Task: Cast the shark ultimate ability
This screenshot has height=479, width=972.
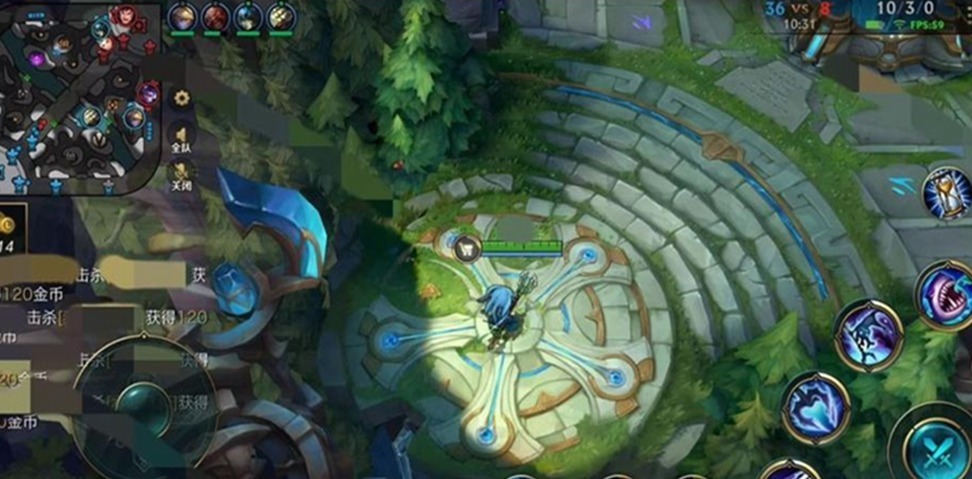Action: pyautogui.click(x=944, y=294)
